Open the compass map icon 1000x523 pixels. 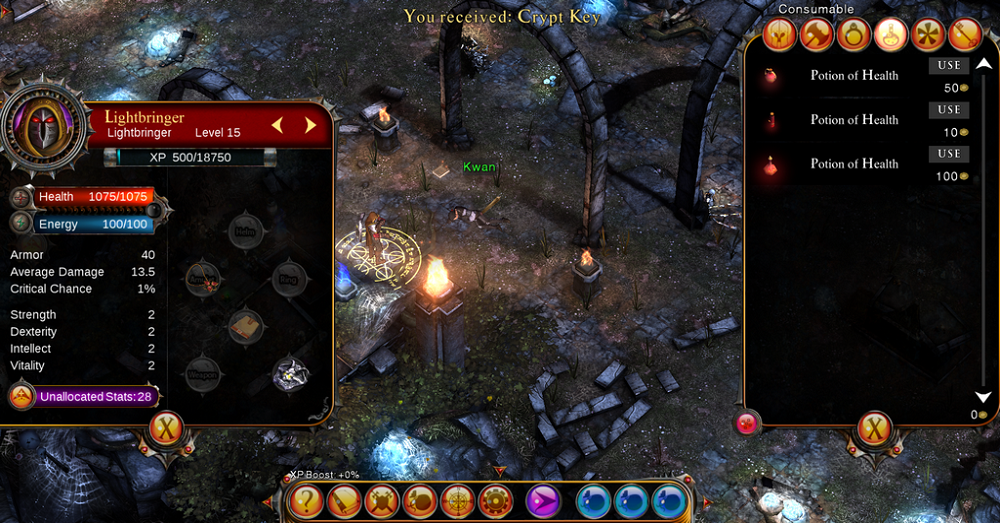click(457, 500)
